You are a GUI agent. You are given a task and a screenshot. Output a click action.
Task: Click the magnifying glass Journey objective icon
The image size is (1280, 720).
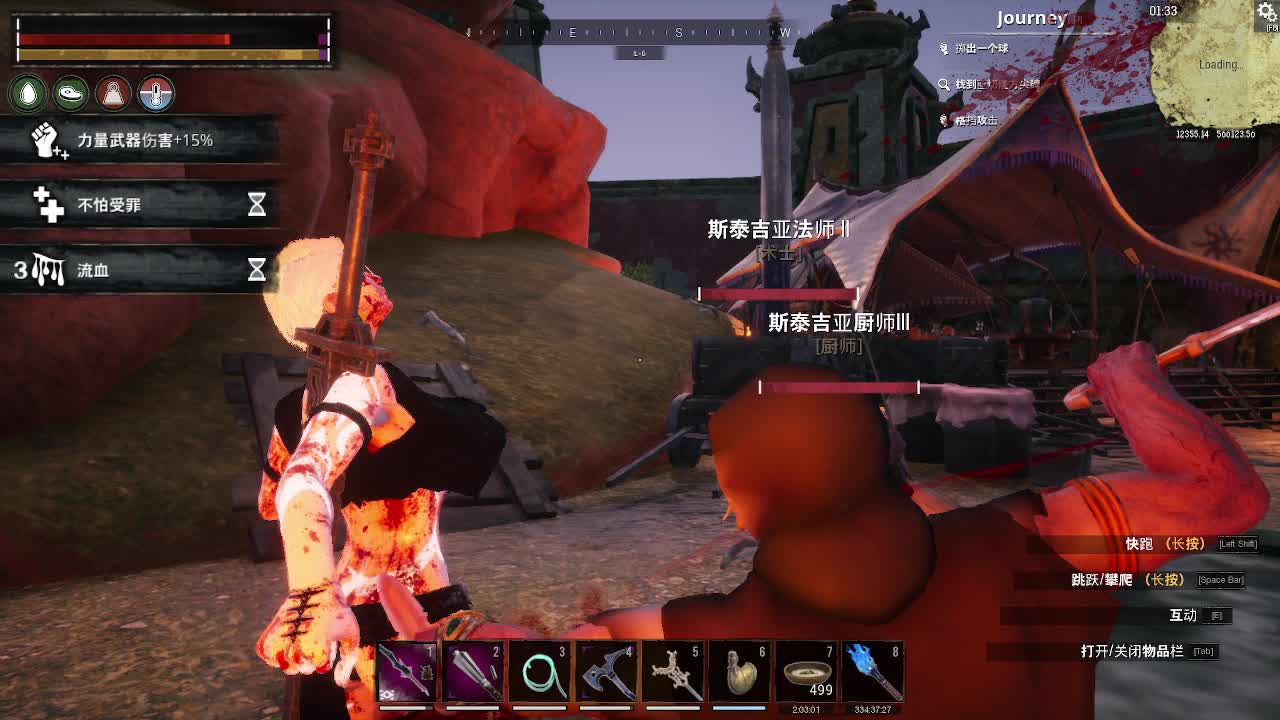(x=944, y=85)
